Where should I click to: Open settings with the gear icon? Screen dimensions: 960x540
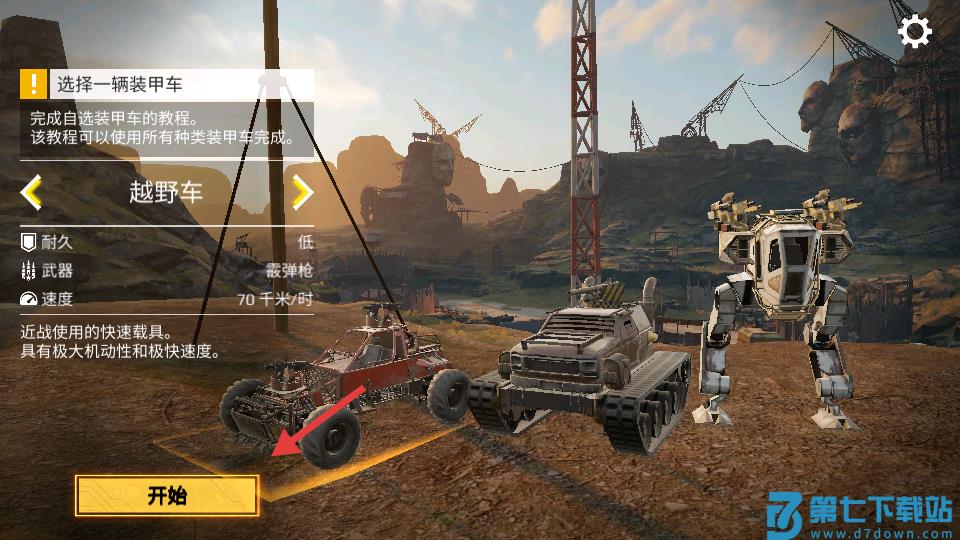pos(914,32)
